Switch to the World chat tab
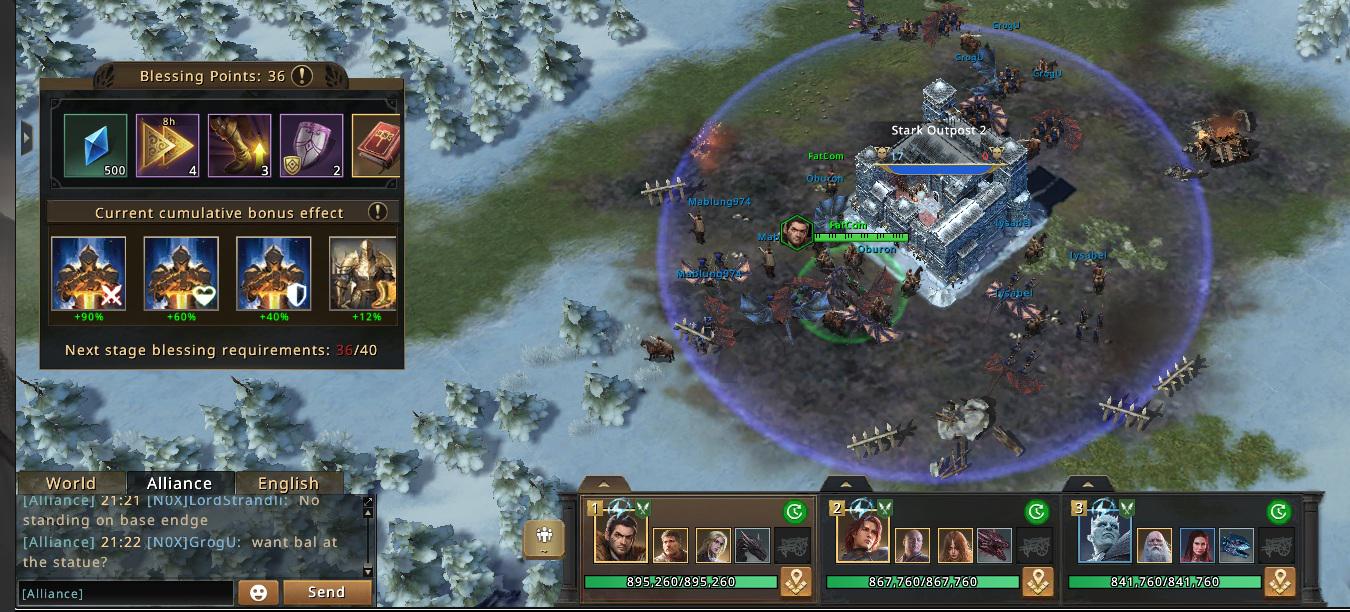 point(70,483)
